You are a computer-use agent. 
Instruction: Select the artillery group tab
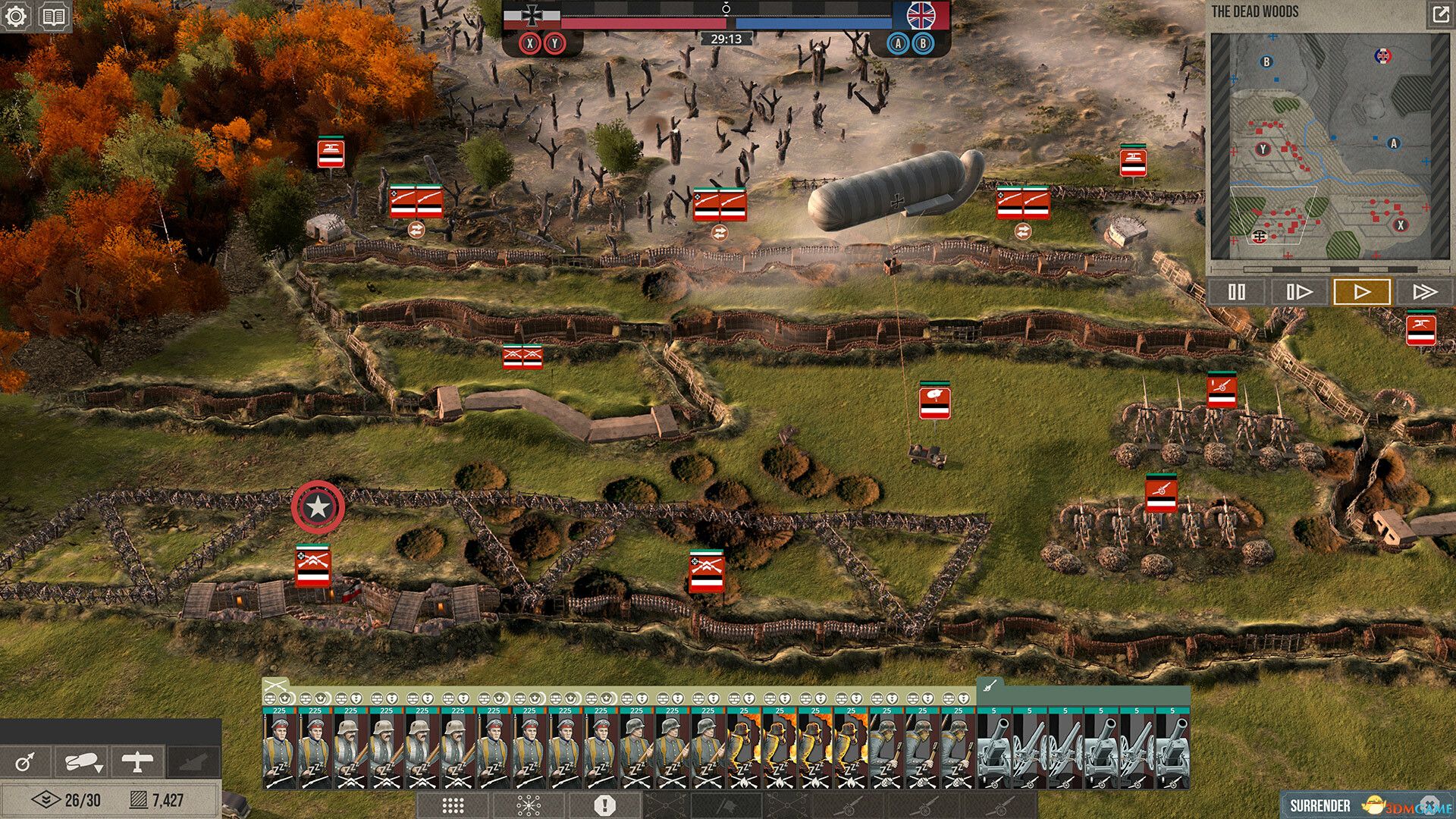pos(989,686)
